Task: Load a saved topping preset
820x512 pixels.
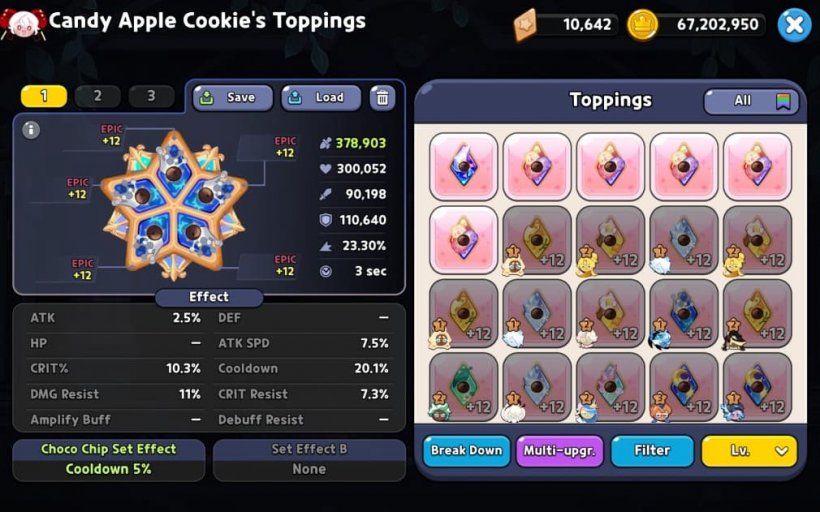Action: [320, 98]
